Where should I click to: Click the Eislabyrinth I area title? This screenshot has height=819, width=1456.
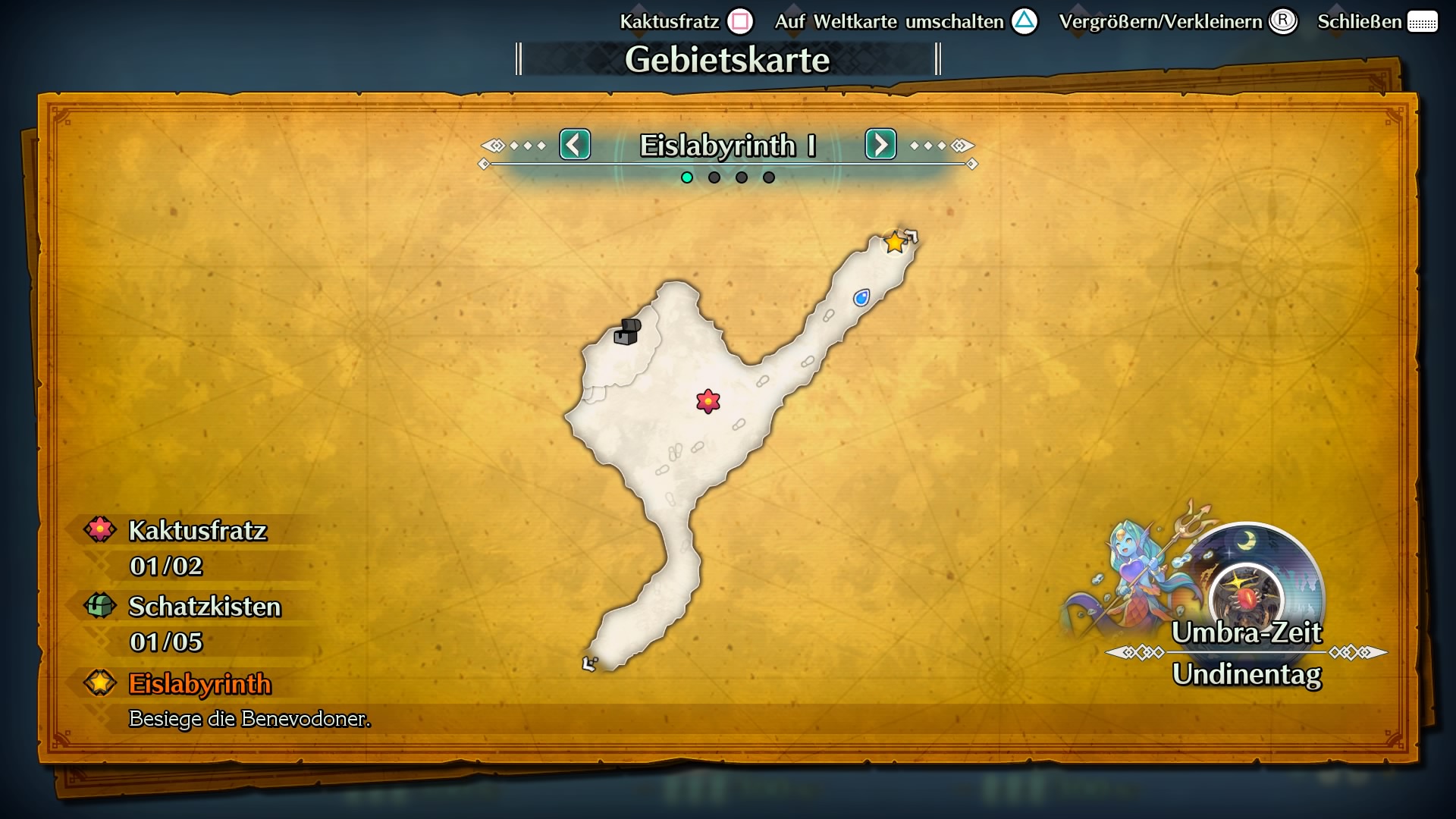727,145
